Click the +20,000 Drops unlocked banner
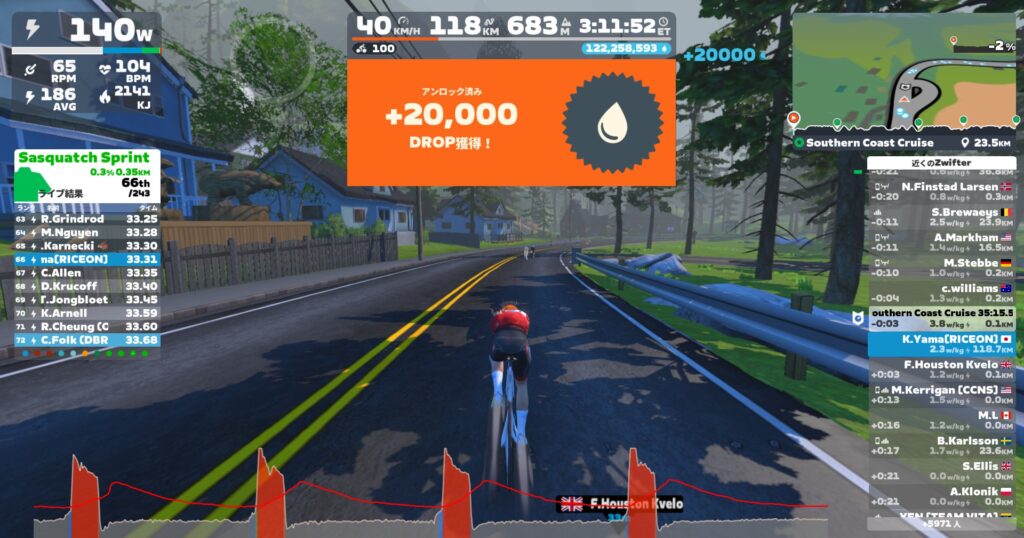The width and height of the screenshot is (1024, 538). coord(510,122)
